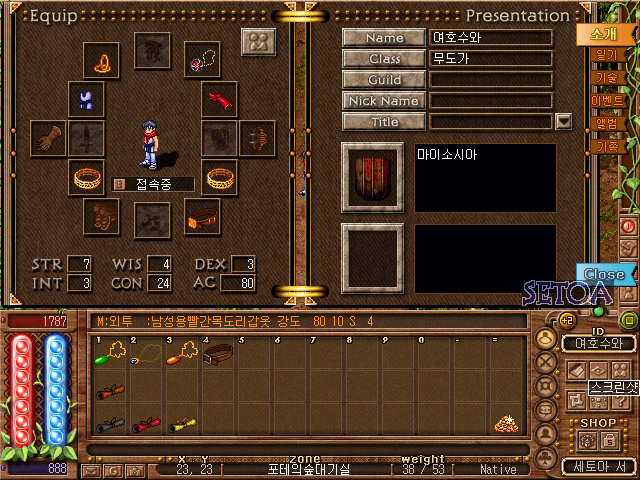Open the 일기 tab
The width and height of the screenshot is (640, 480).
point(606,57)
